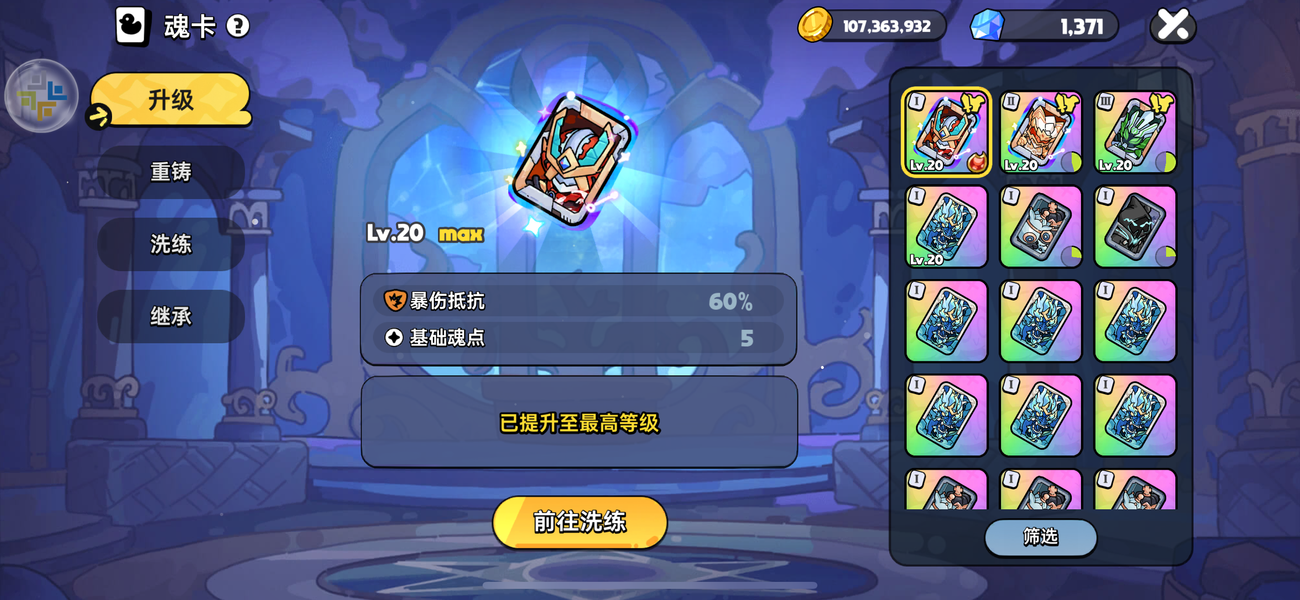Select the 洗练 tab

point(171,244)
